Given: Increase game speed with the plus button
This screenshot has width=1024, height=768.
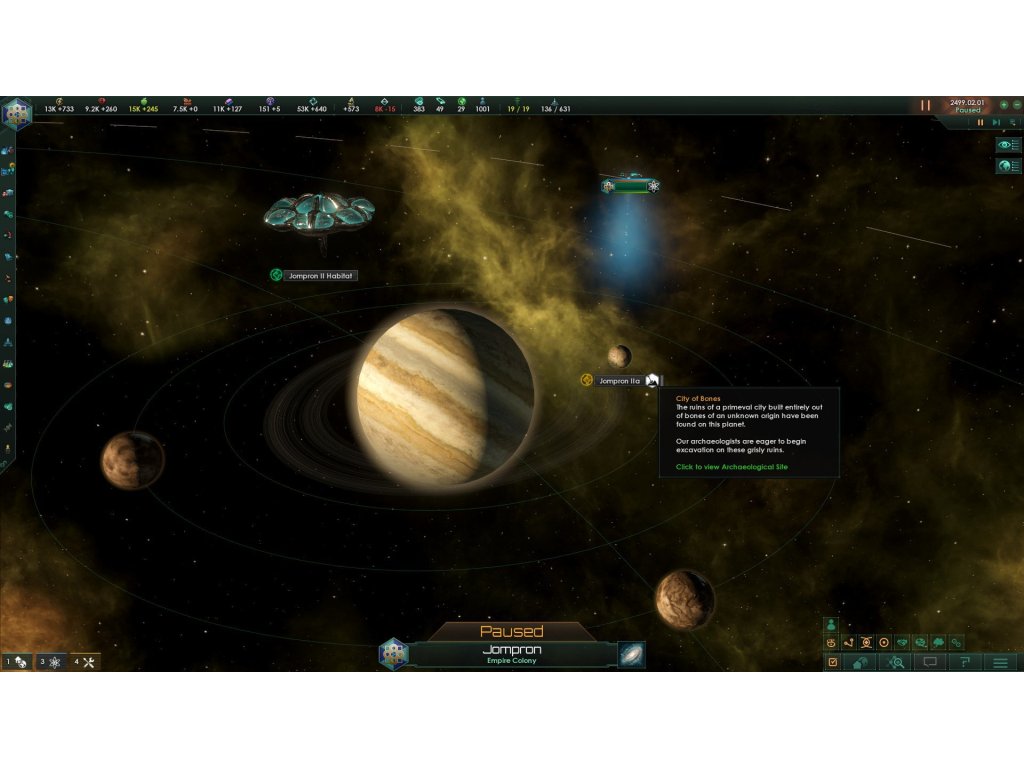Looking at the screenshot, I should pyautogui.click(x=1003, y=104).
